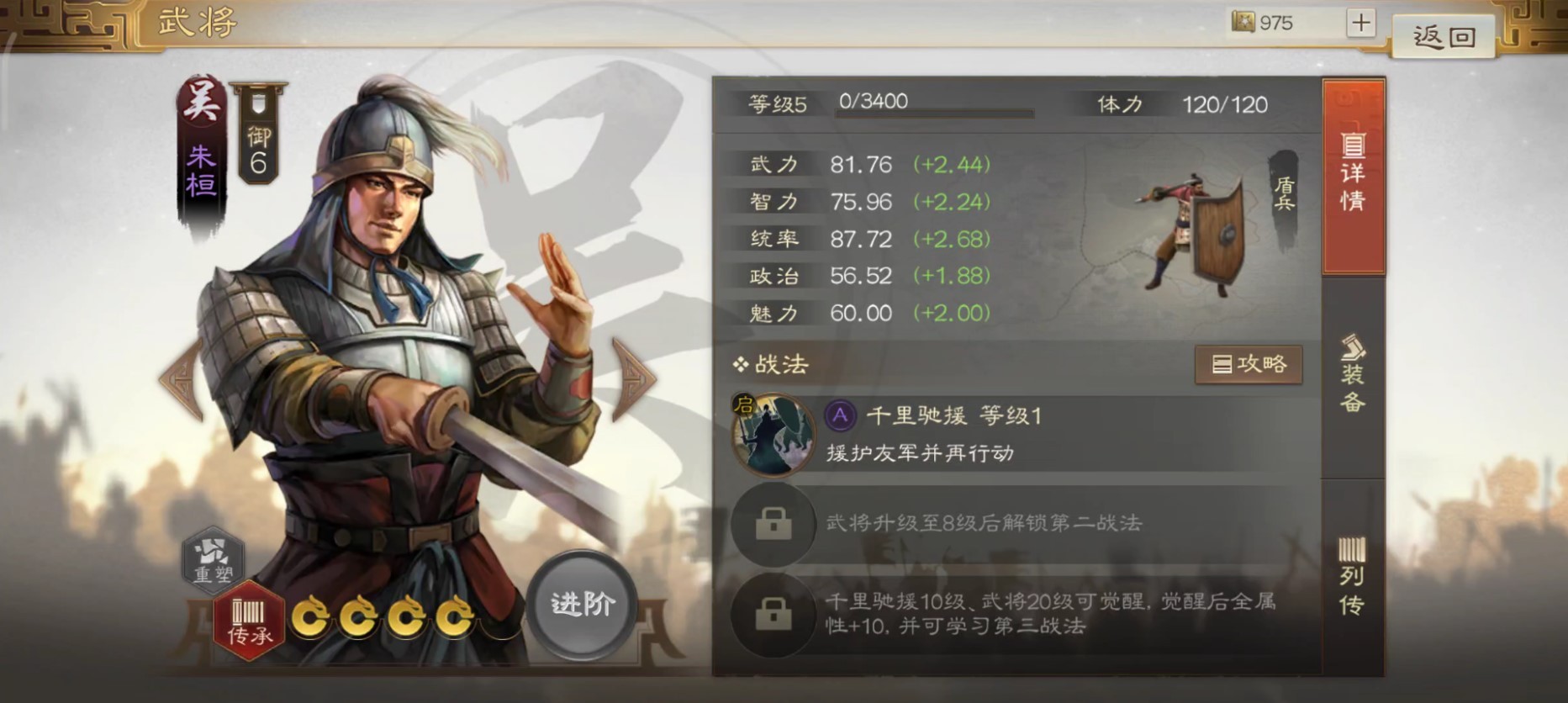
Task: Open the 千里驰援 skill icon
Action: click(x=772, y=432)
